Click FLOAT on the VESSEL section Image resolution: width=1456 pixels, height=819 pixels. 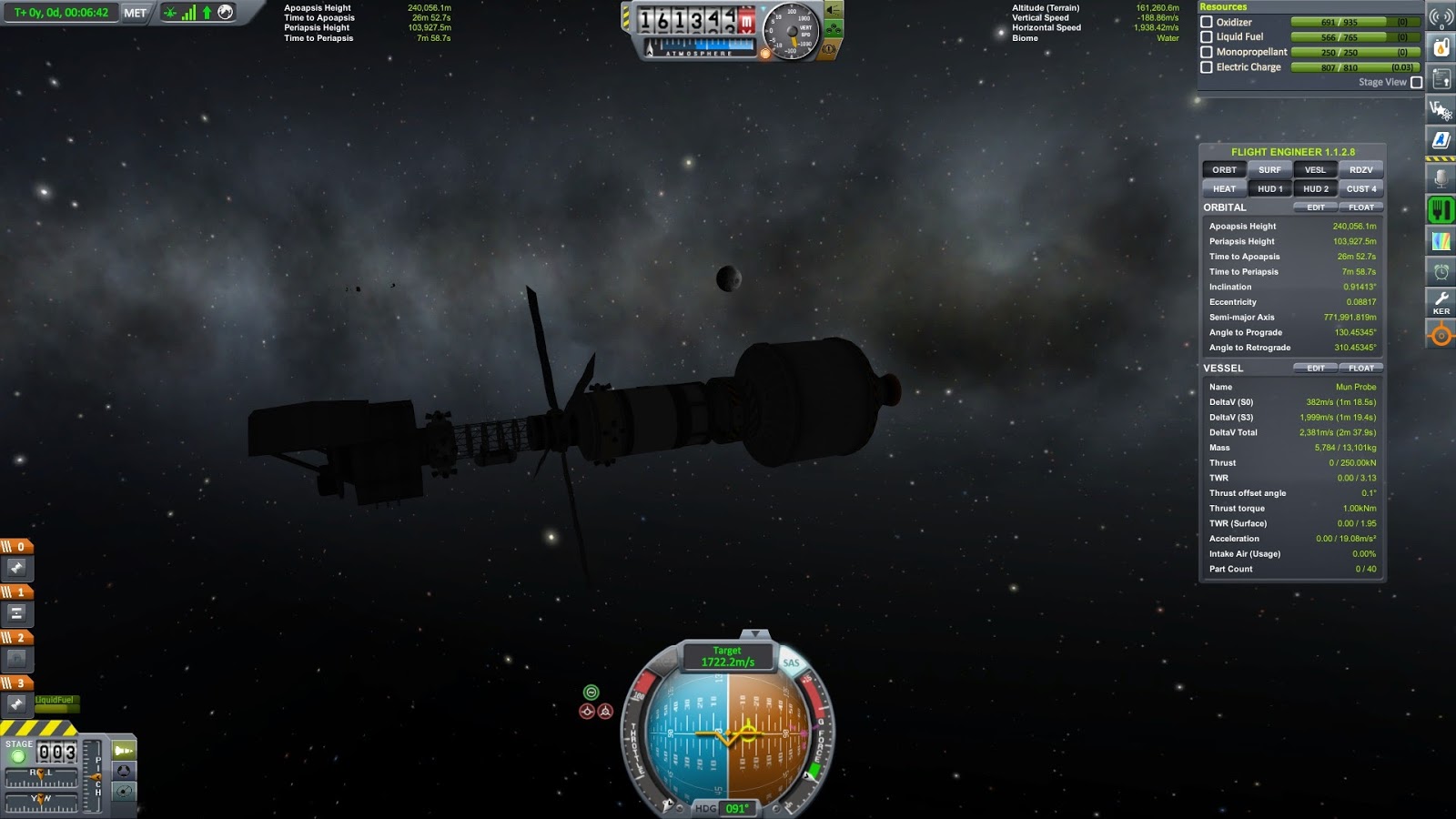point(1361,368)
